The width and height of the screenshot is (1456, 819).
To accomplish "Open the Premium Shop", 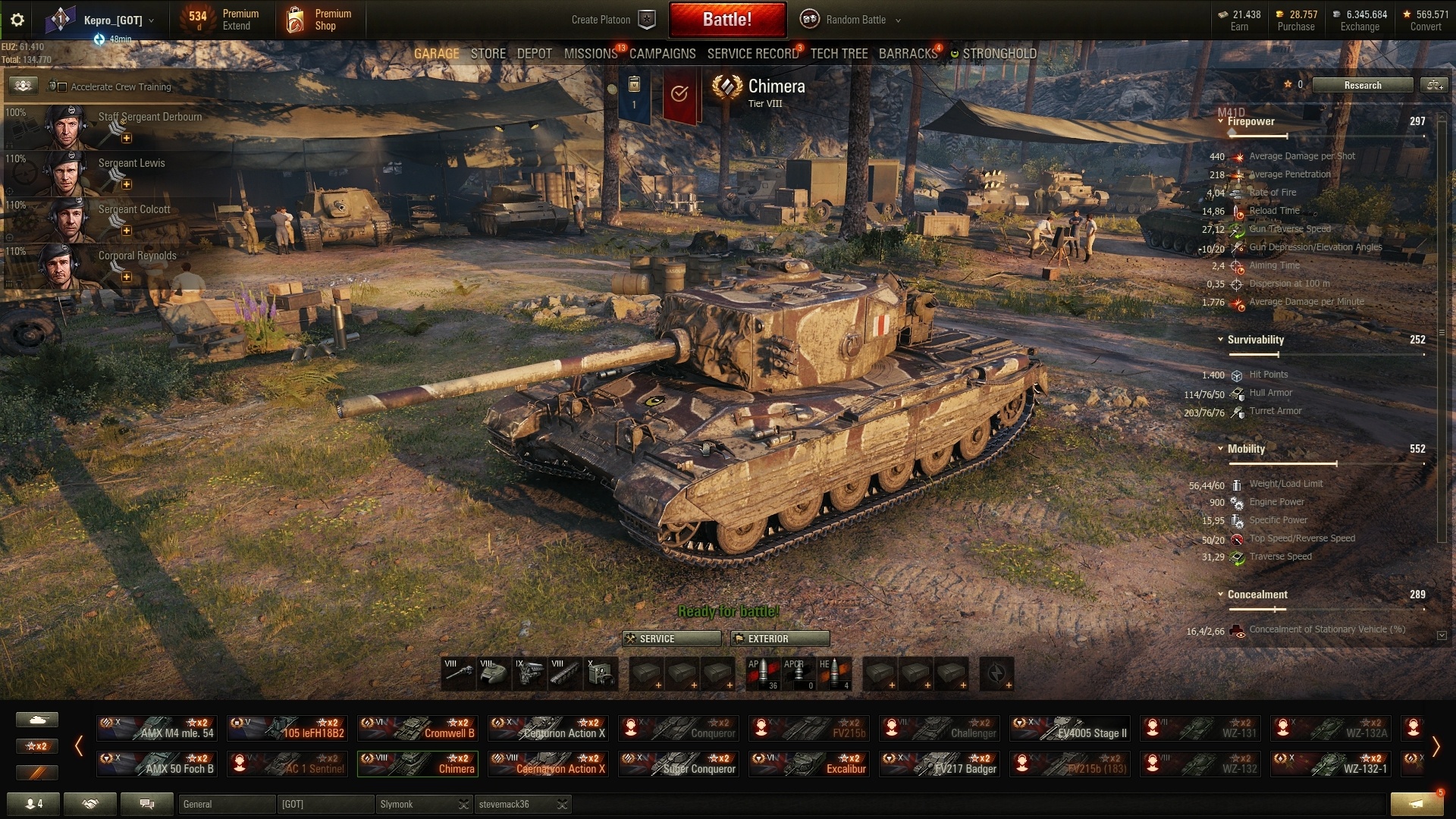I will click(321, 20).
